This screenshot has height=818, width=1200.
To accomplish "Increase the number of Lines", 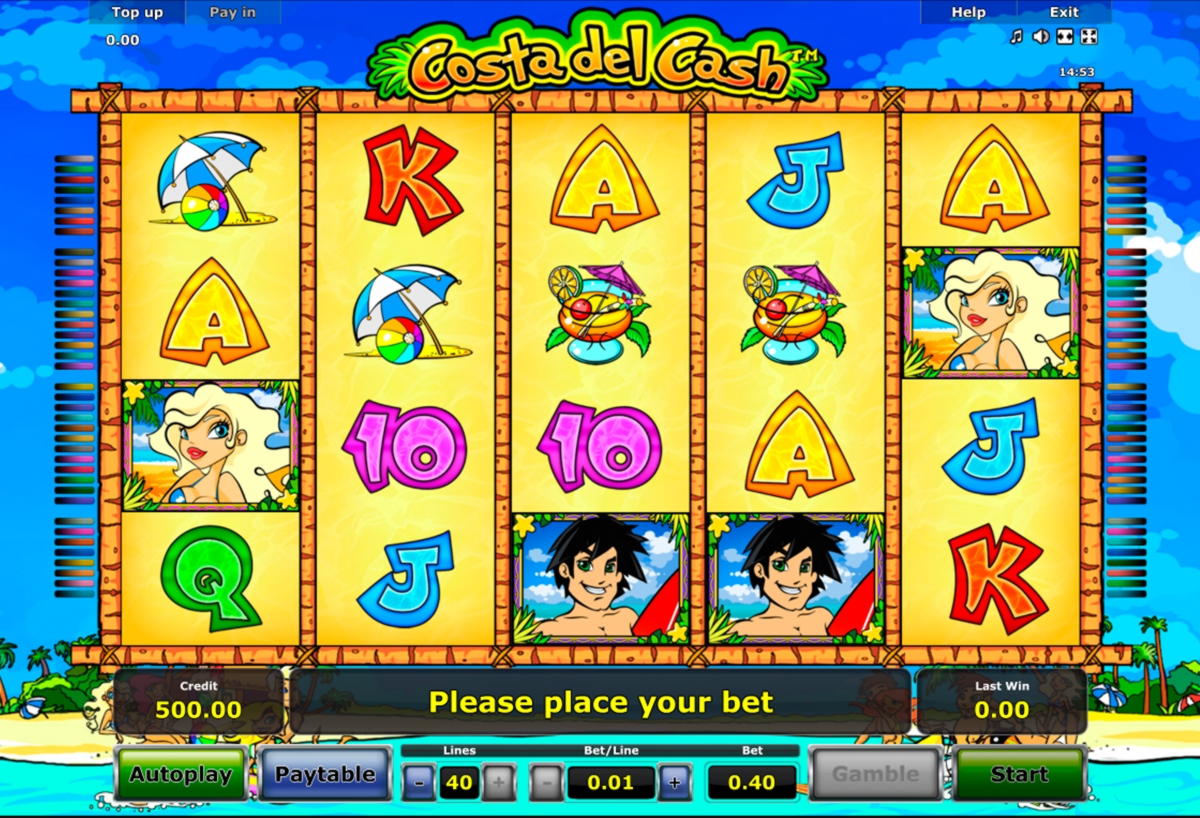I will [x=499, y=782].
